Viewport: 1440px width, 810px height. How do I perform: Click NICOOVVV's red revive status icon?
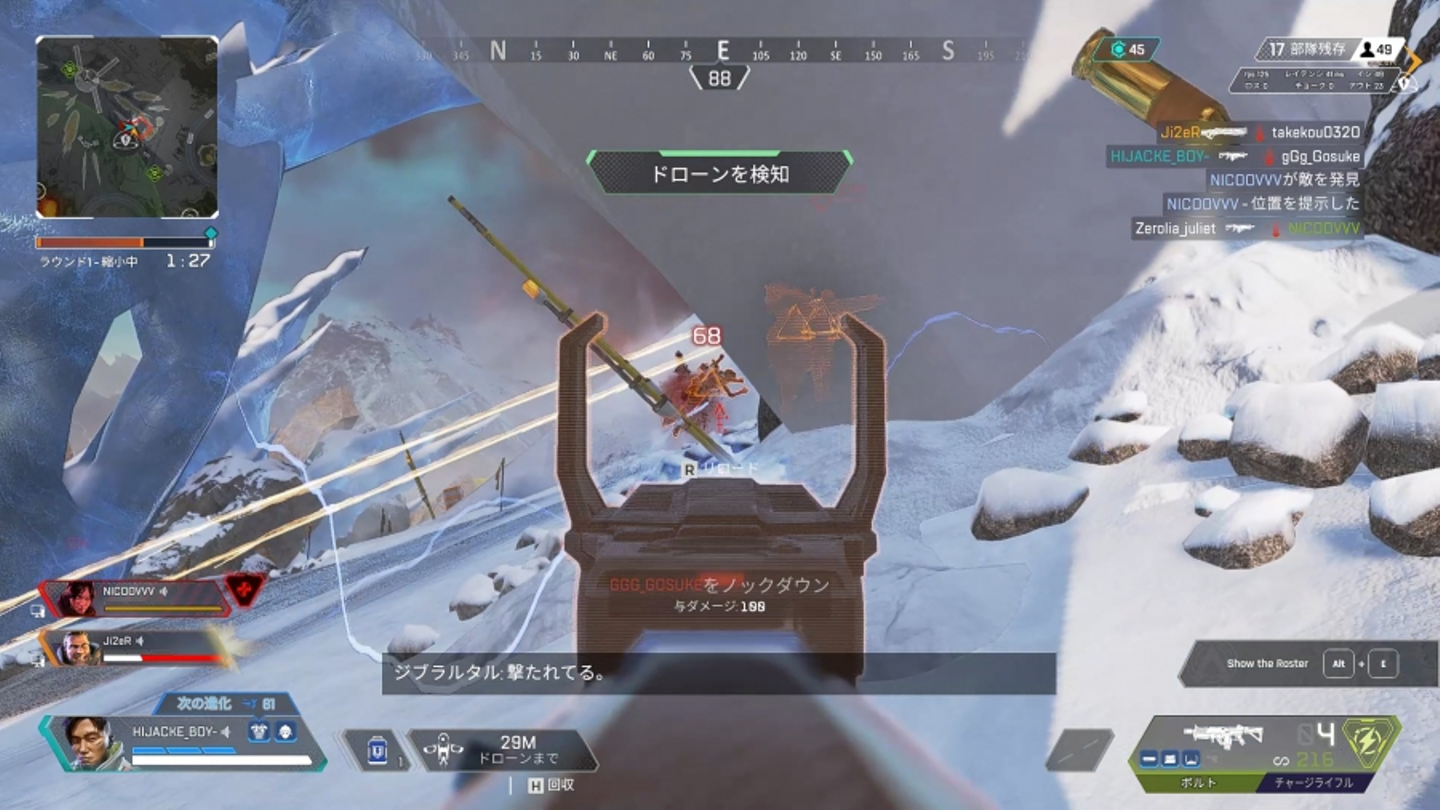pyautogui.click(x=246, y=590)
